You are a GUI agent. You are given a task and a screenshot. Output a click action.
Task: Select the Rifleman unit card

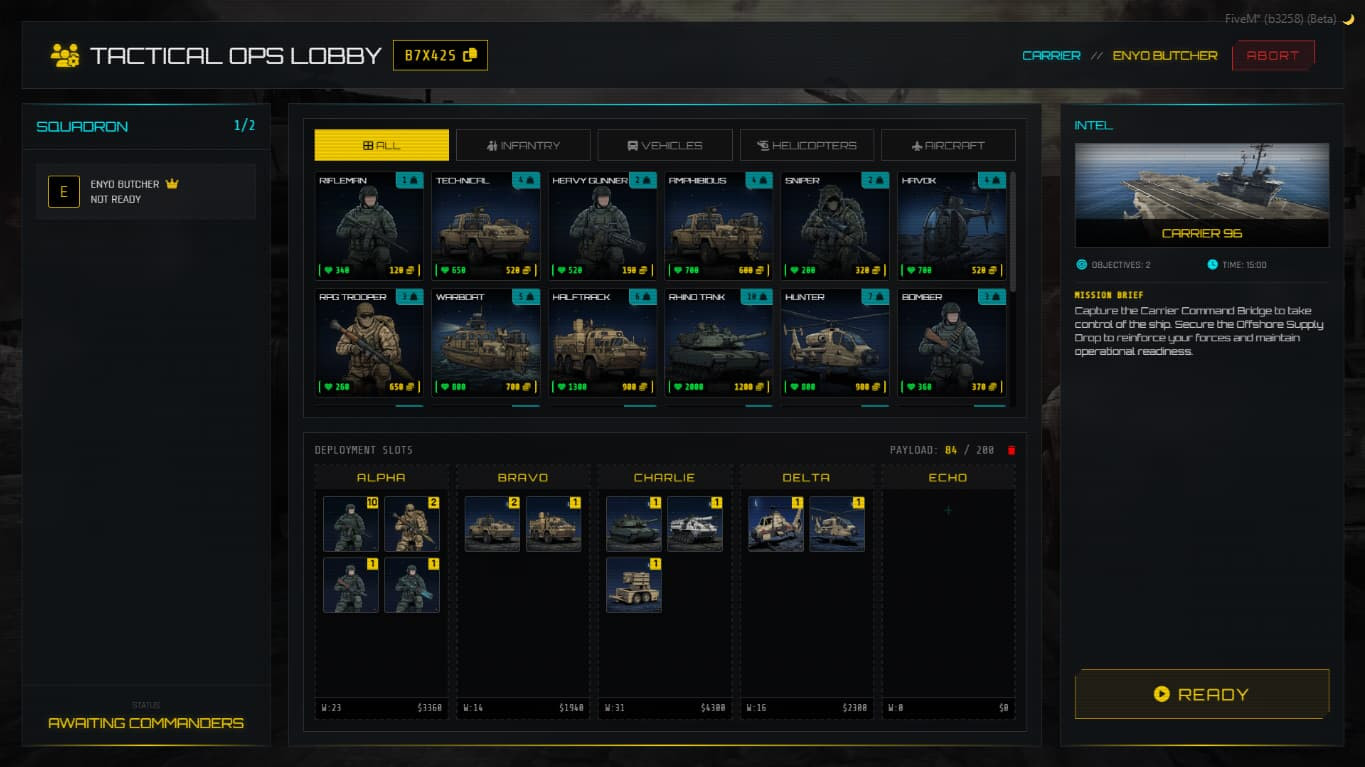click(369, 225)
